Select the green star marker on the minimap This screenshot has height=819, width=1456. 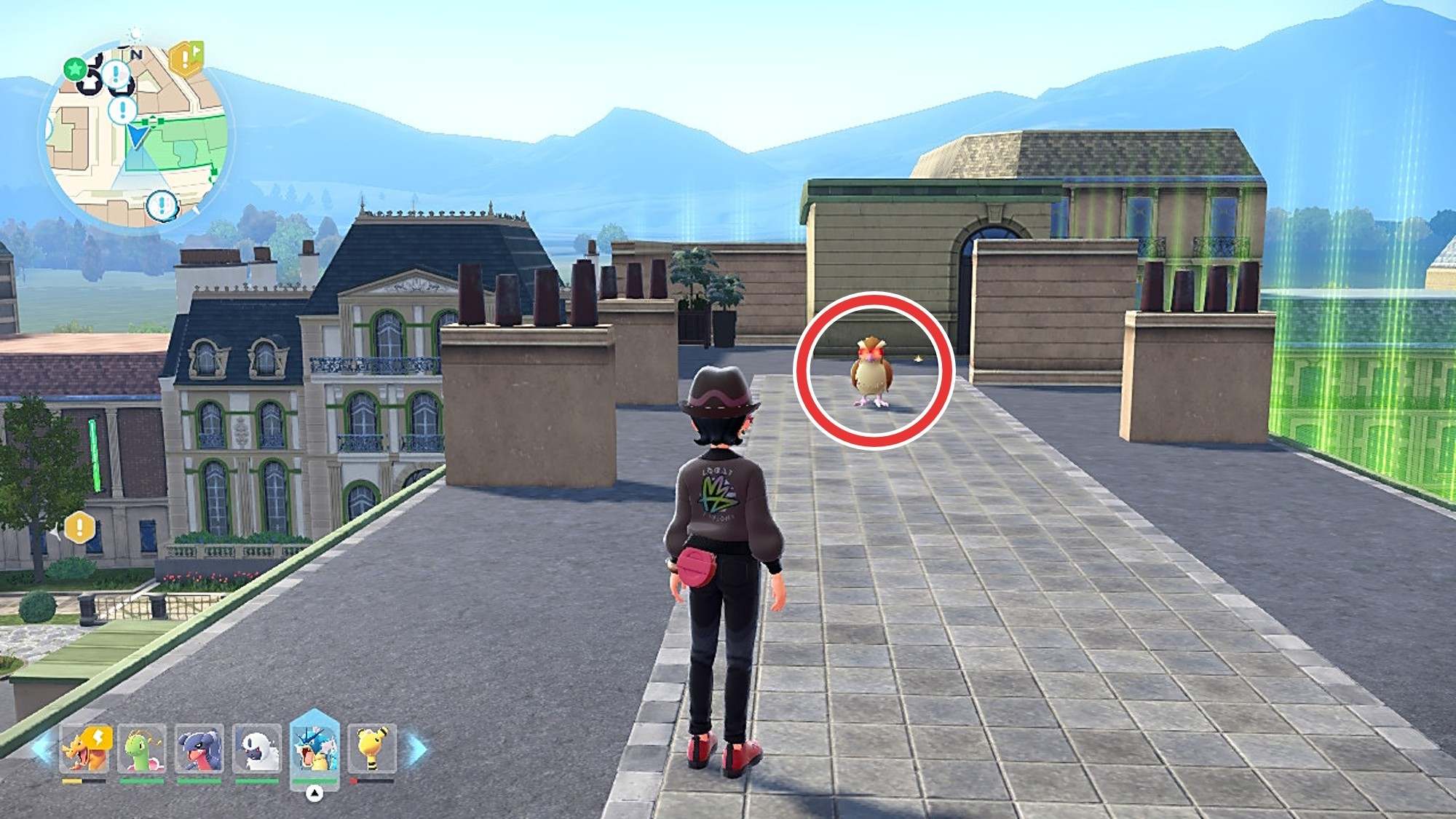point(74,69)
